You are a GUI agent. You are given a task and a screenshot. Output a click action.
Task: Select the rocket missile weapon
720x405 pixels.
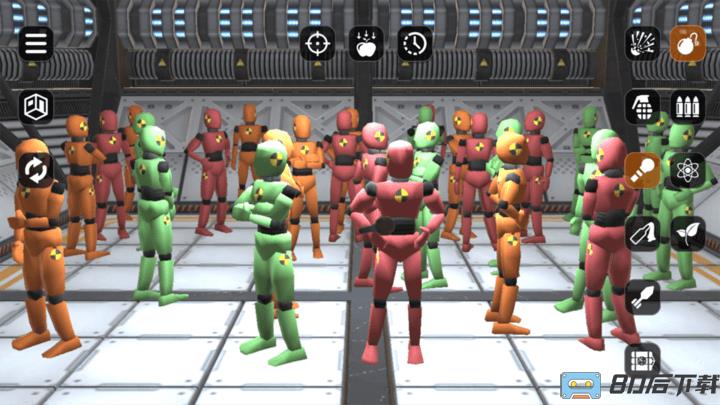tap(642, 296)
